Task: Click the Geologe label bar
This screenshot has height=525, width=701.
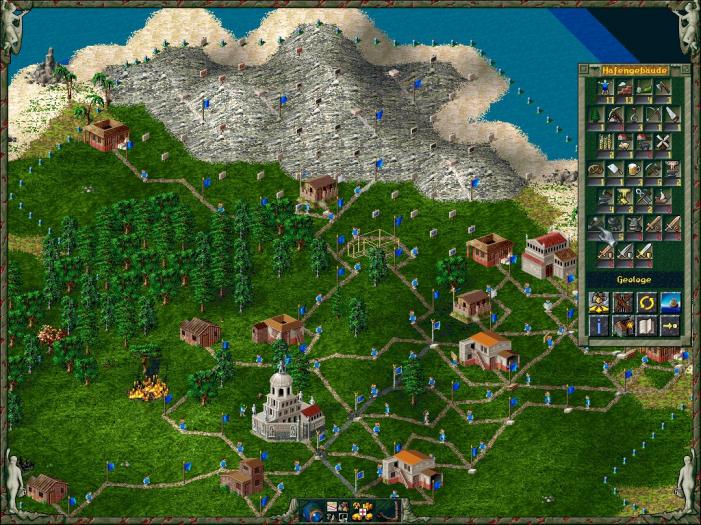Action: 635,280
